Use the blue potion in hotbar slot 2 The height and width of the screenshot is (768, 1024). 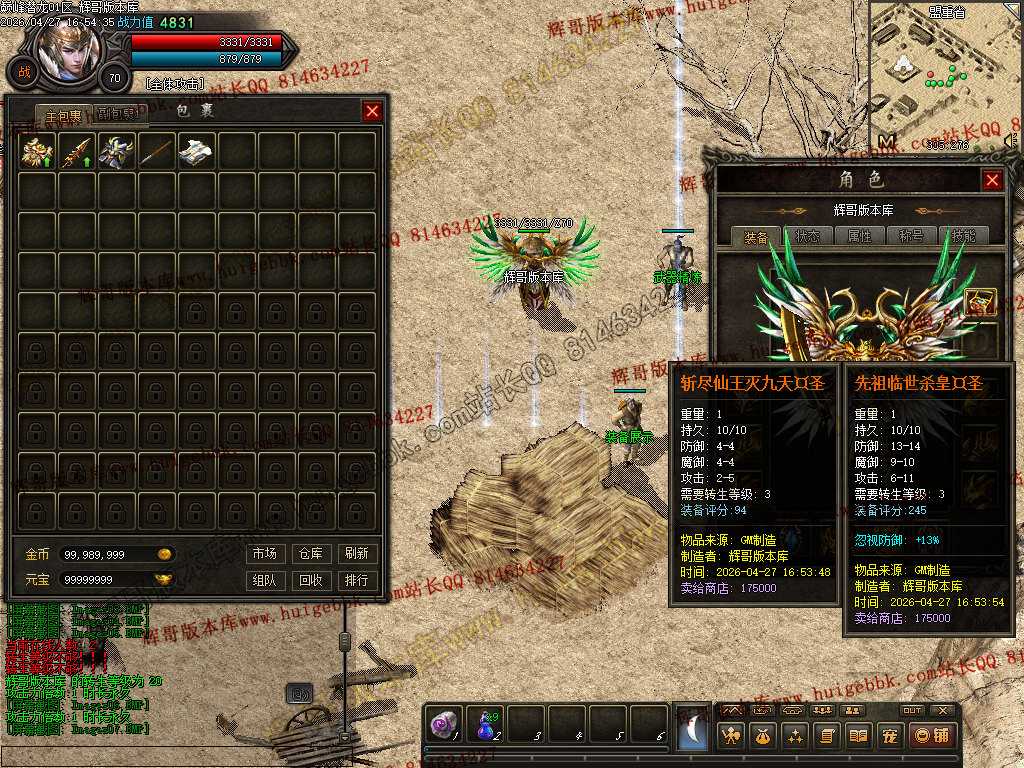[x=486, y=725]
